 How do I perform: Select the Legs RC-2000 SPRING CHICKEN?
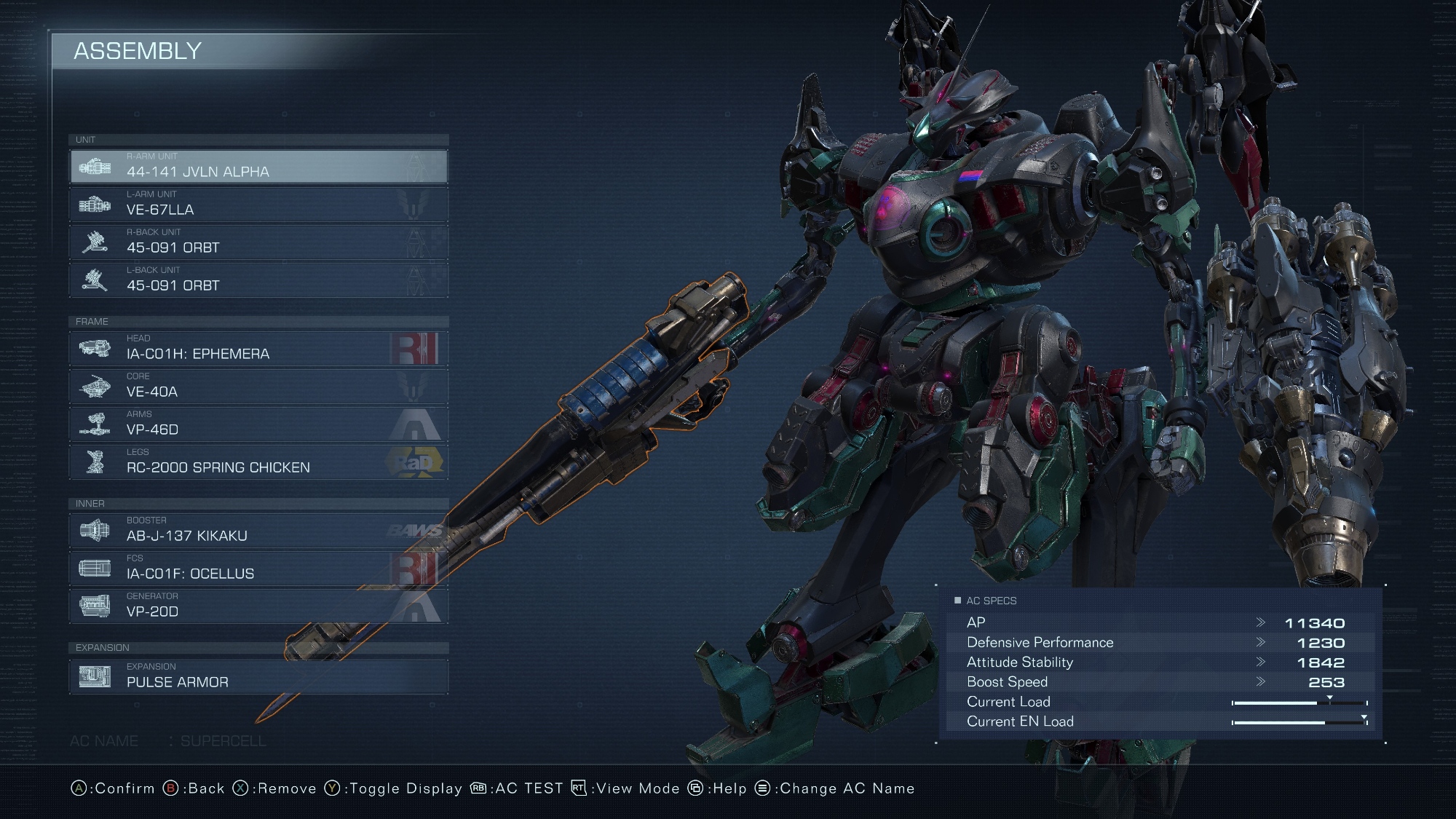tap(258, 462)
